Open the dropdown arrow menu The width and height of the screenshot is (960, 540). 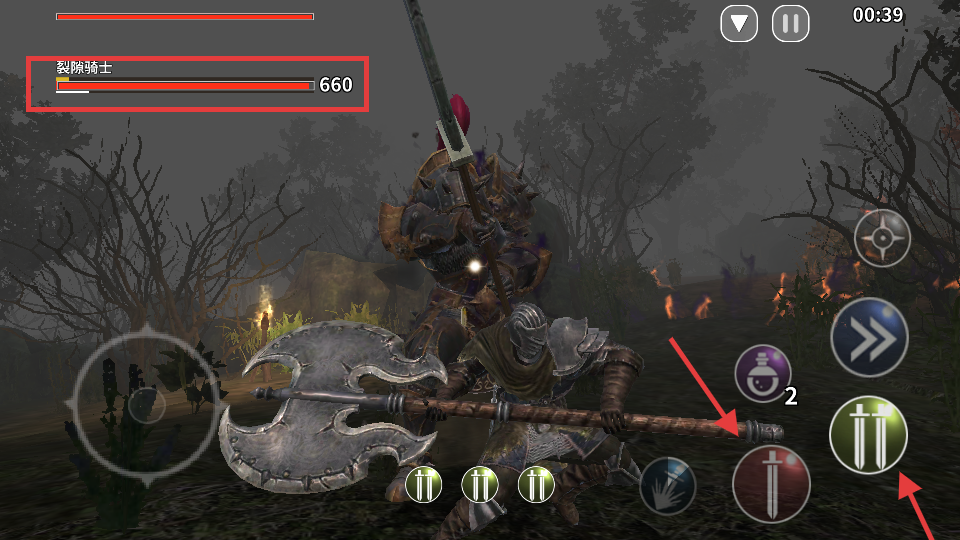click(739, 23)
